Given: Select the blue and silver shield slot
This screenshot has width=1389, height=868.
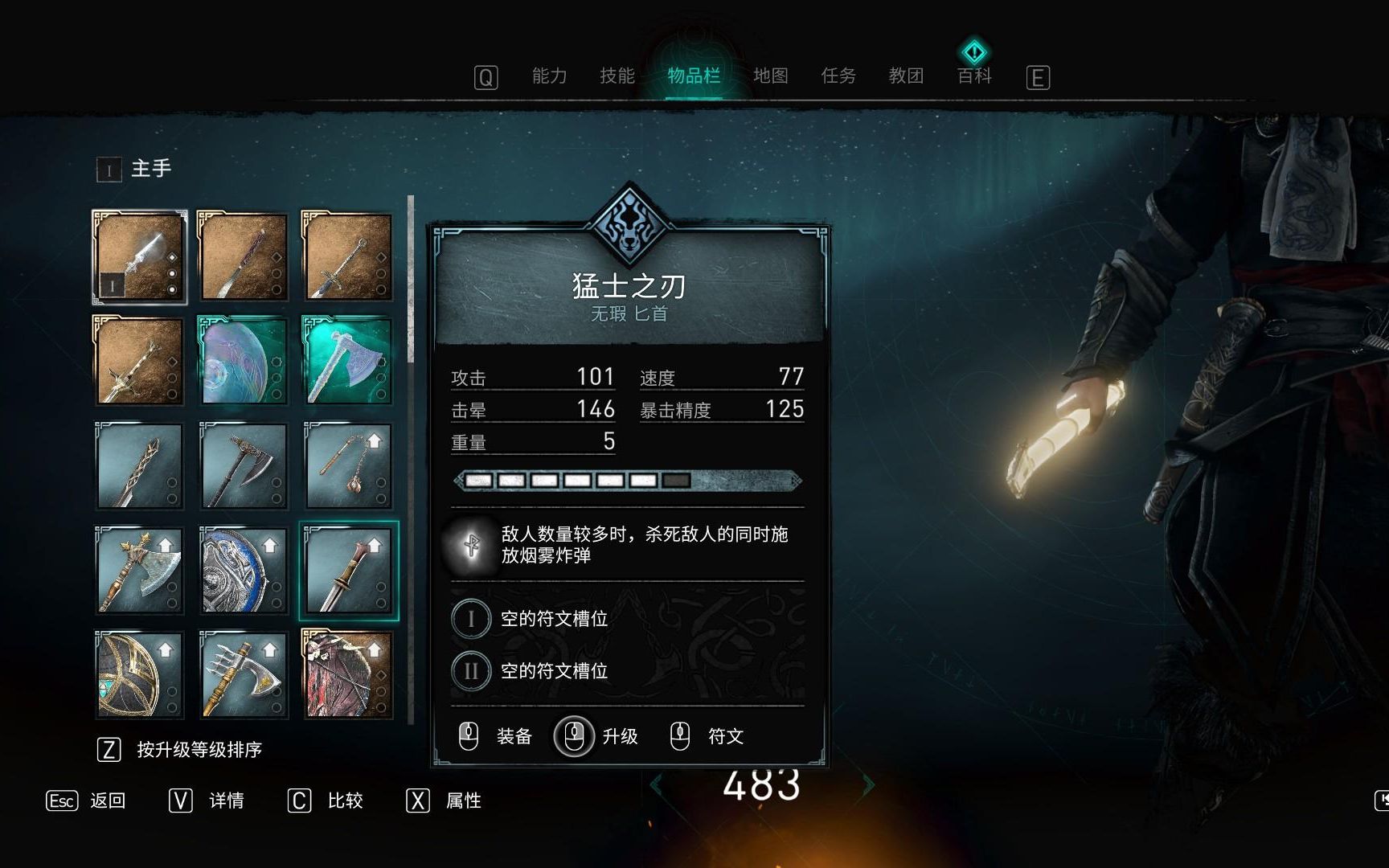Looking at the screenshot, I should [243, 571].
